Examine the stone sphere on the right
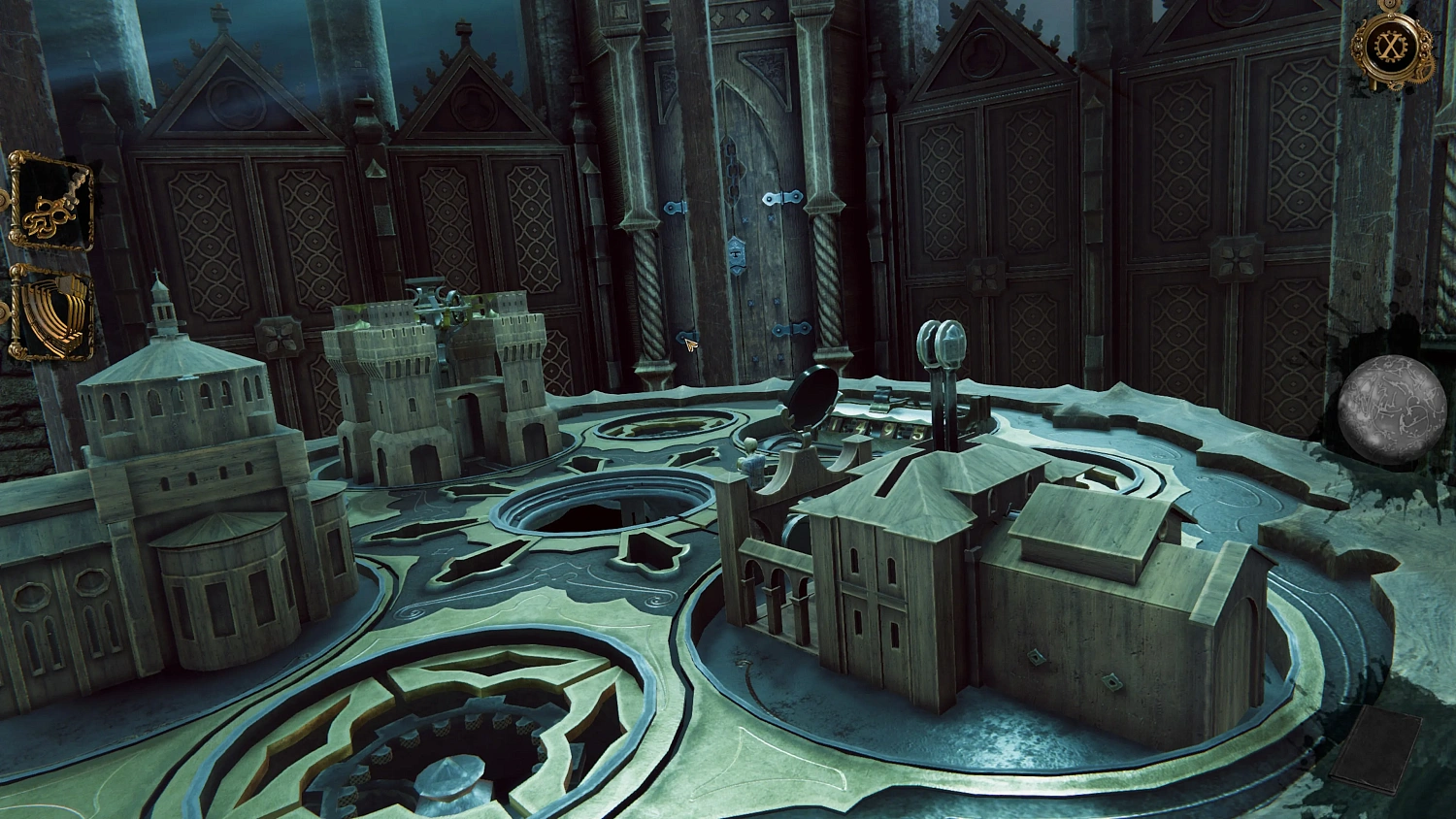Screen dimensions: 1456x819 pos(1393,406)
